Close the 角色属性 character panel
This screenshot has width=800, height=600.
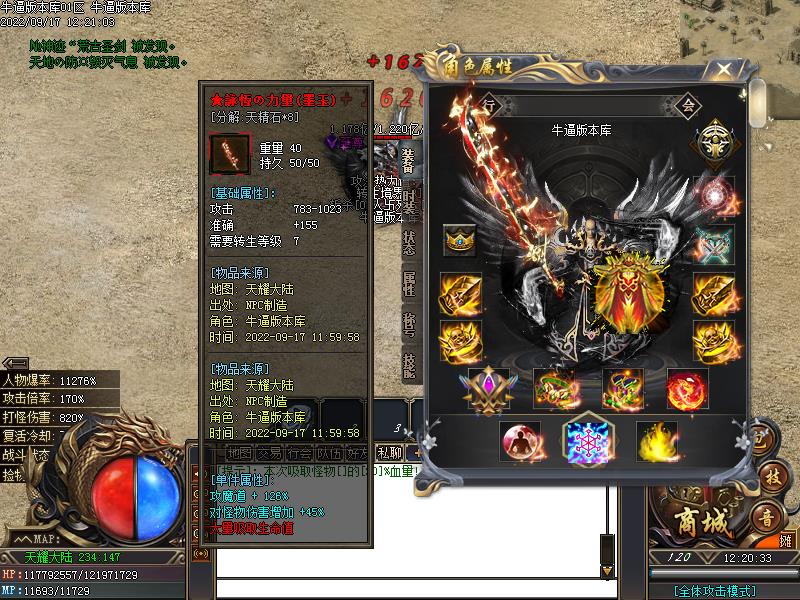click(x=723, y=69)
